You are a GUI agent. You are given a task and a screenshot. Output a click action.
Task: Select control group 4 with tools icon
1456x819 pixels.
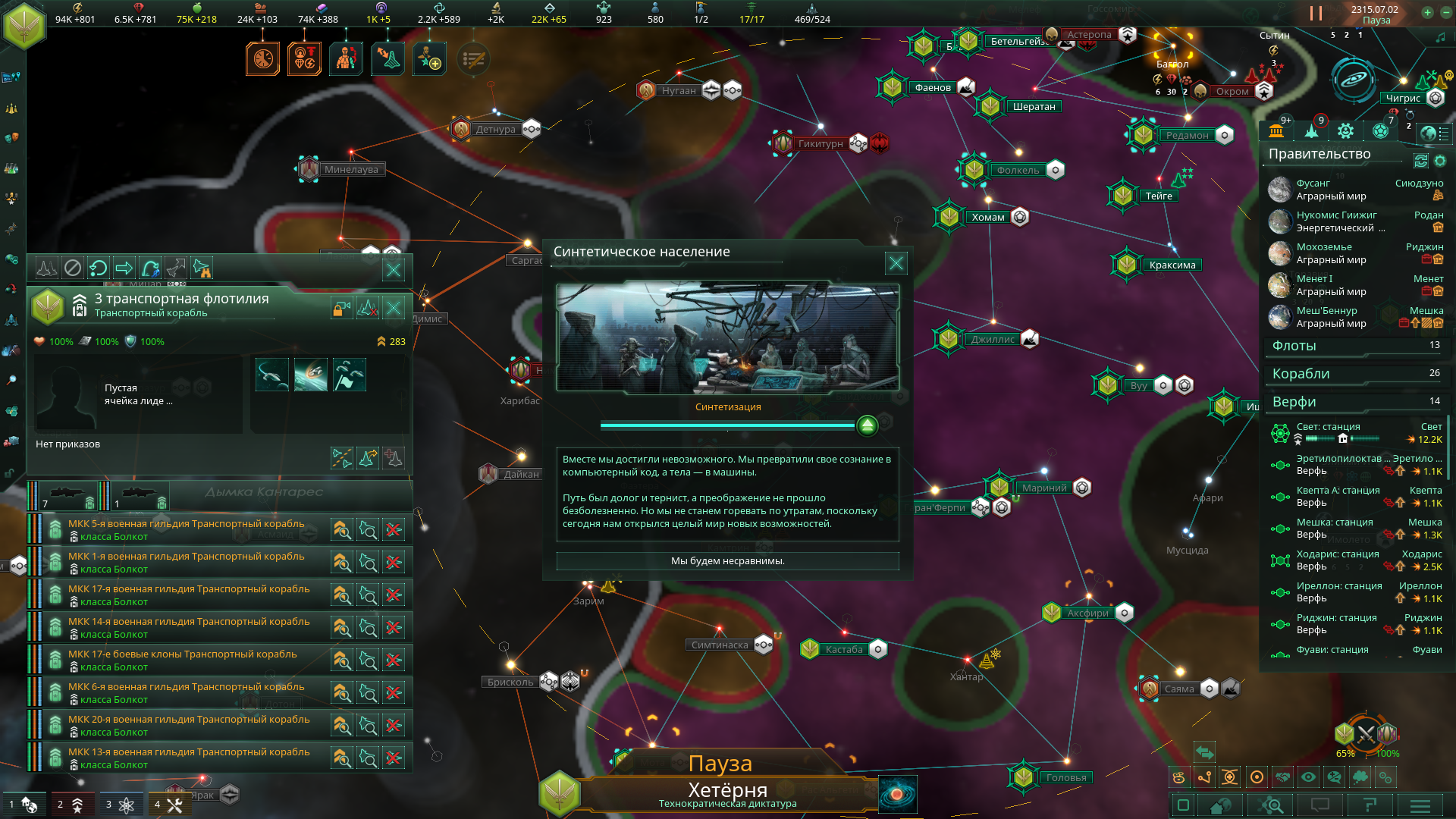coord(168,805)
